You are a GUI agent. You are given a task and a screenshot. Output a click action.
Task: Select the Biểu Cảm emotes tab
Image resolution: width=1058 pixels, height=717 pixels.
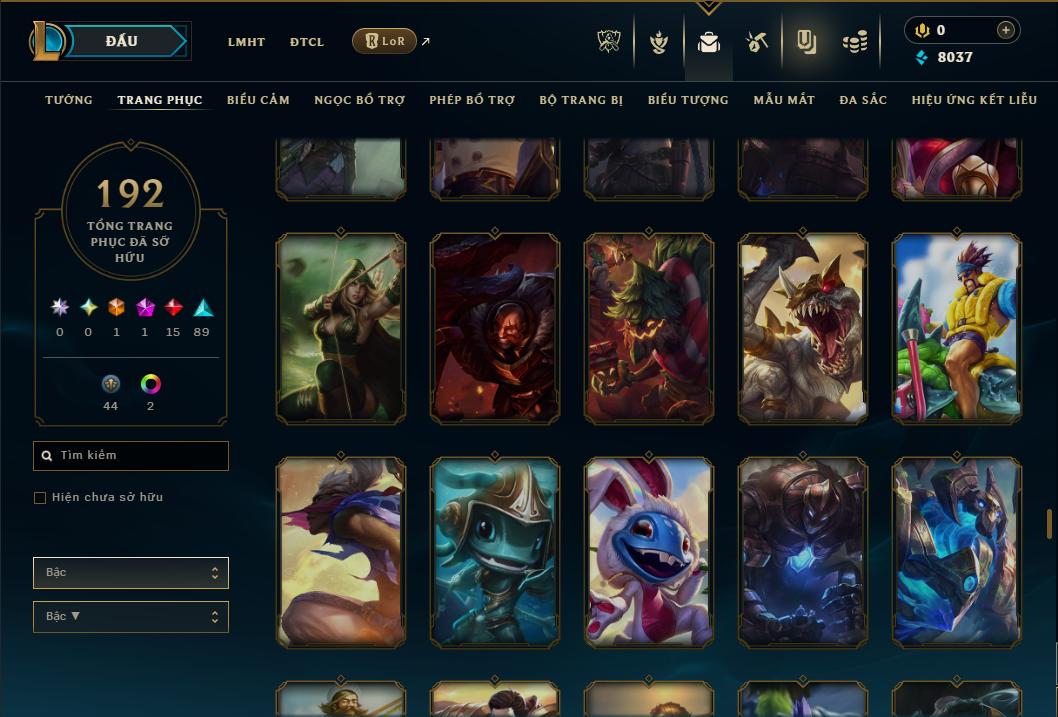258,100
